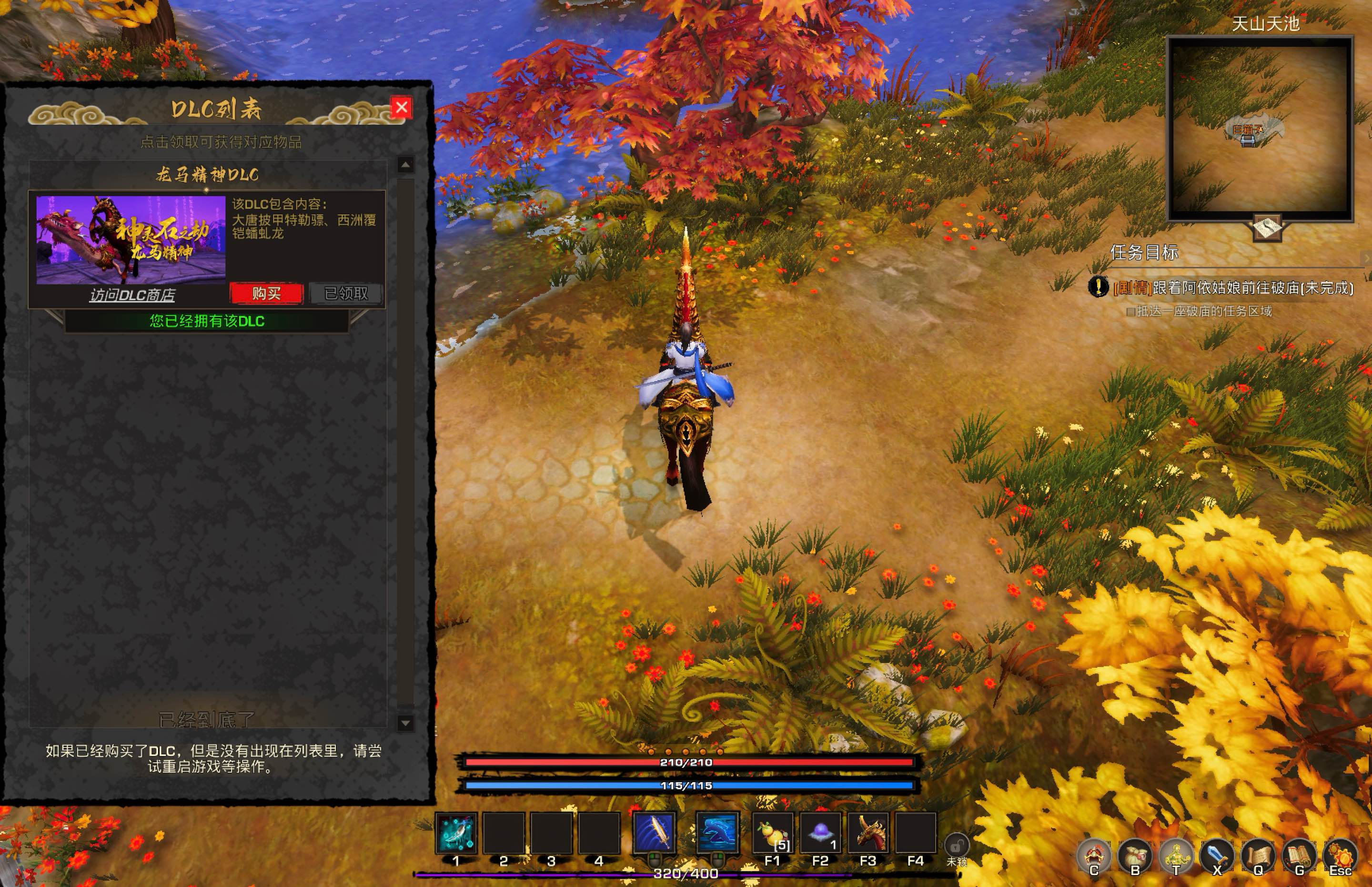Activate the blue dash sprint skill
Image resolution: width=1372 pixels, height=887 pixels.
coord(717,832)
